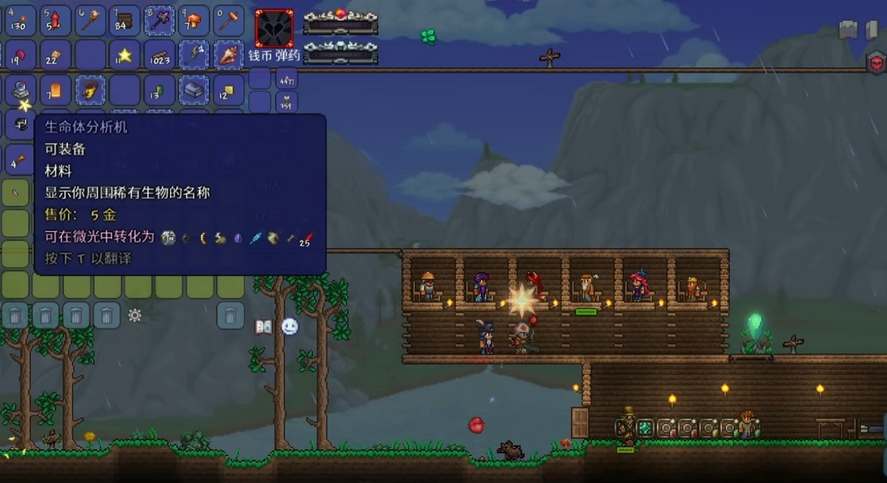Pick the orange mushroom hotbar slot
Viewport: 887px width, 483px height.
coord(194,20)
